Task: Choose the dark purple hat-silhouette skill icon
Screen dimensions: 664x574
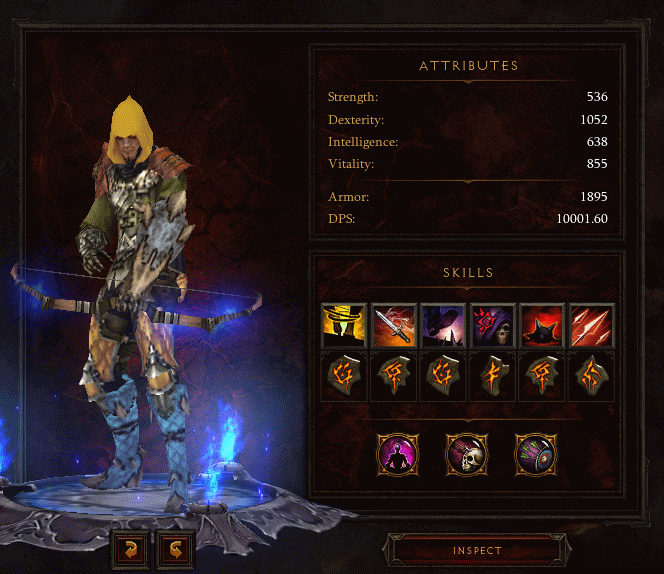Action: point(442,325)
